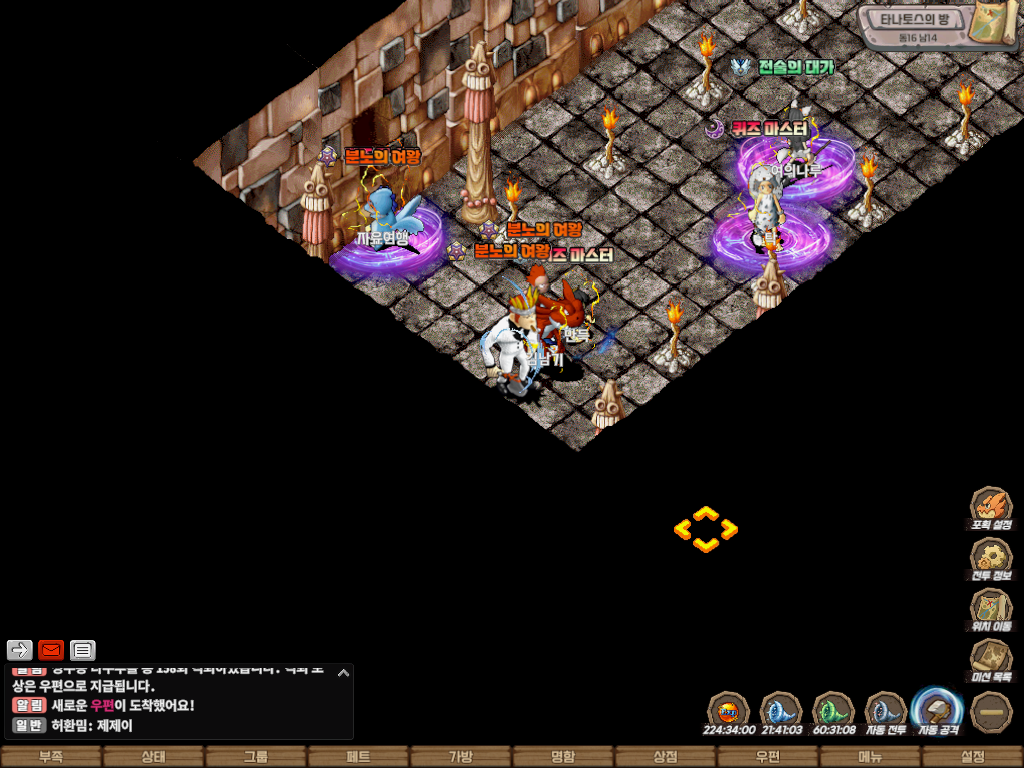Open the 미션 목록 mission list
This screenshot has height=768, width=1024.
[x=991, y=660]
